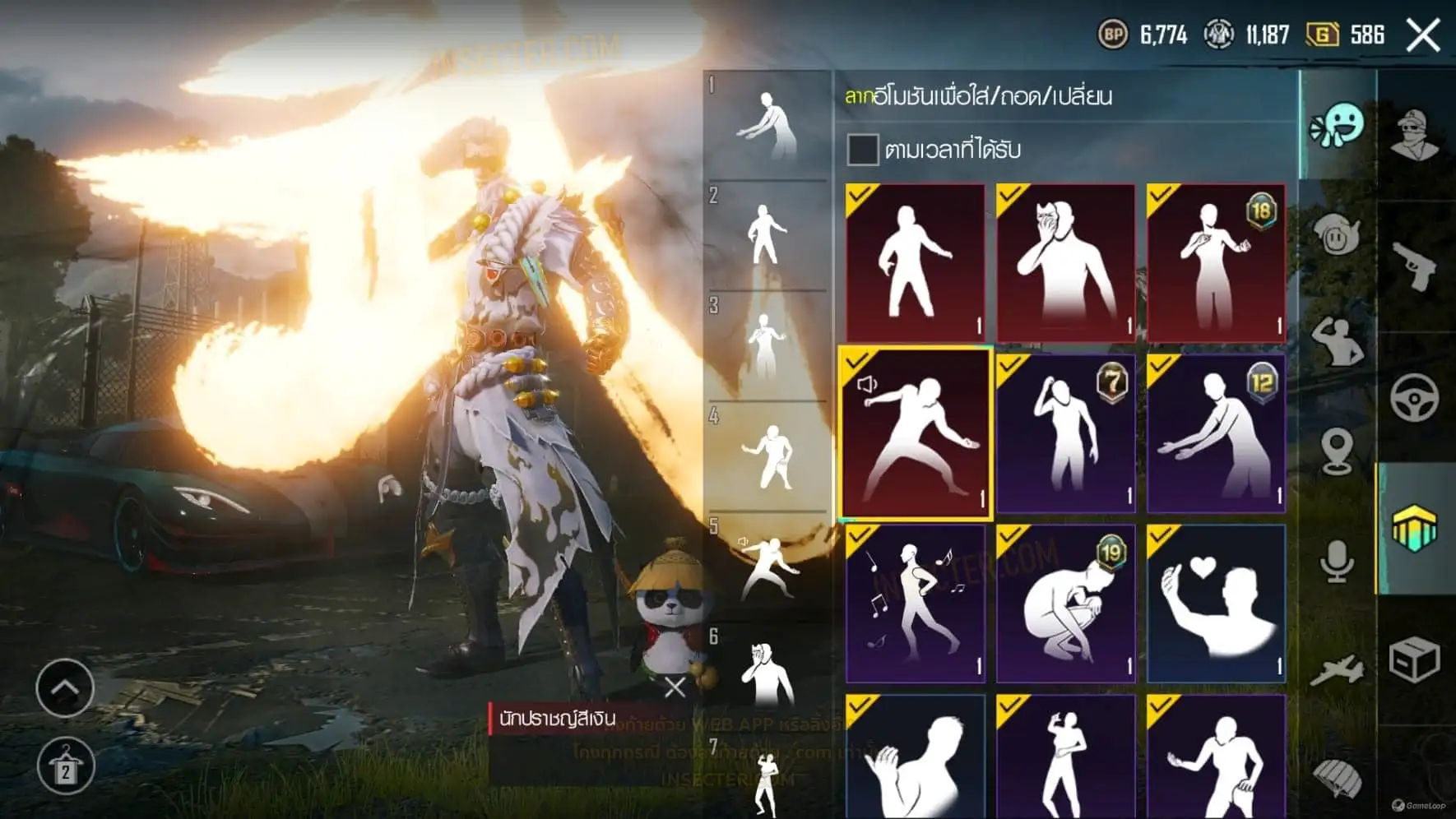Pick the heart gesture emote
This screenshot has height=819, width=1456.
pyautogui.click(x=1216, y=604)
